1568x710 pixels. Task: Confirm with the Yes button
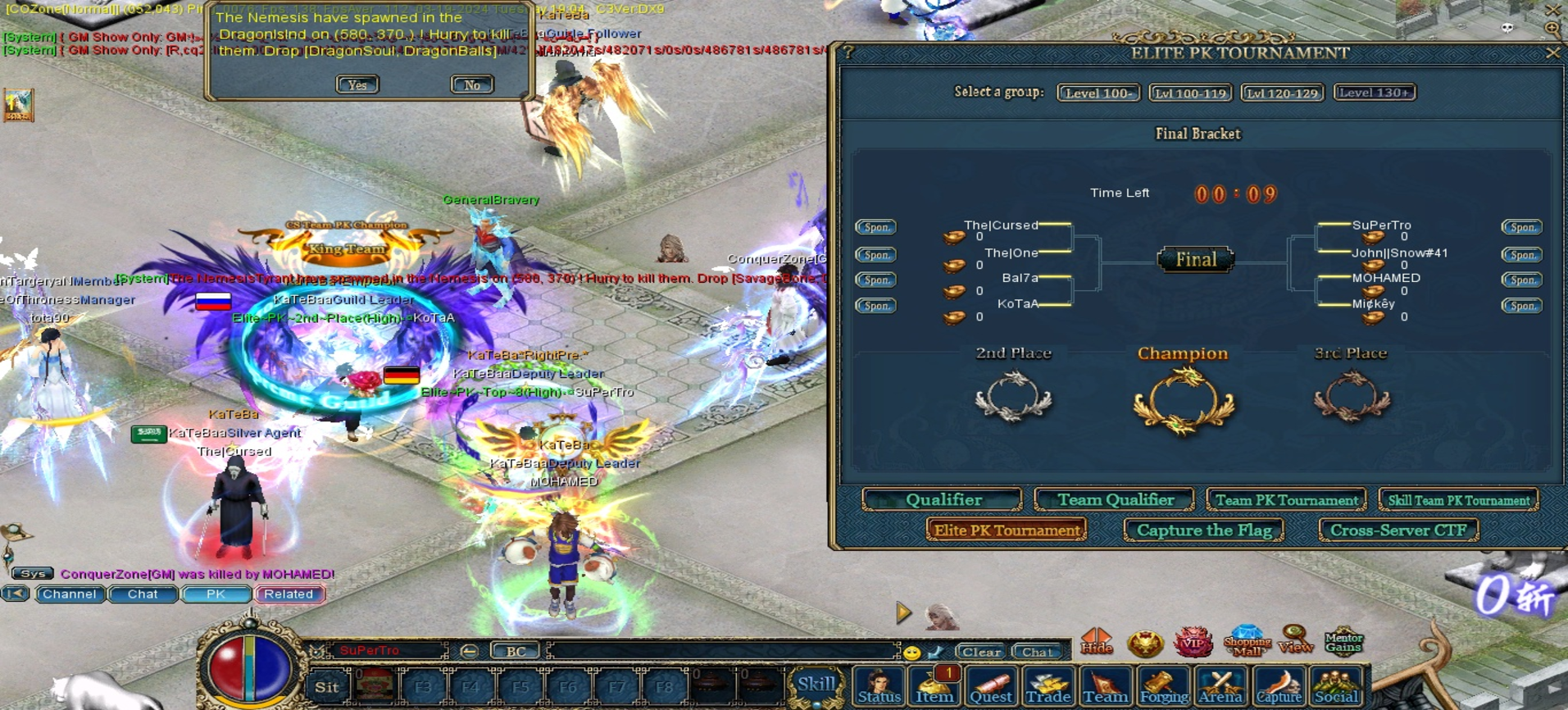coord(357,84)
